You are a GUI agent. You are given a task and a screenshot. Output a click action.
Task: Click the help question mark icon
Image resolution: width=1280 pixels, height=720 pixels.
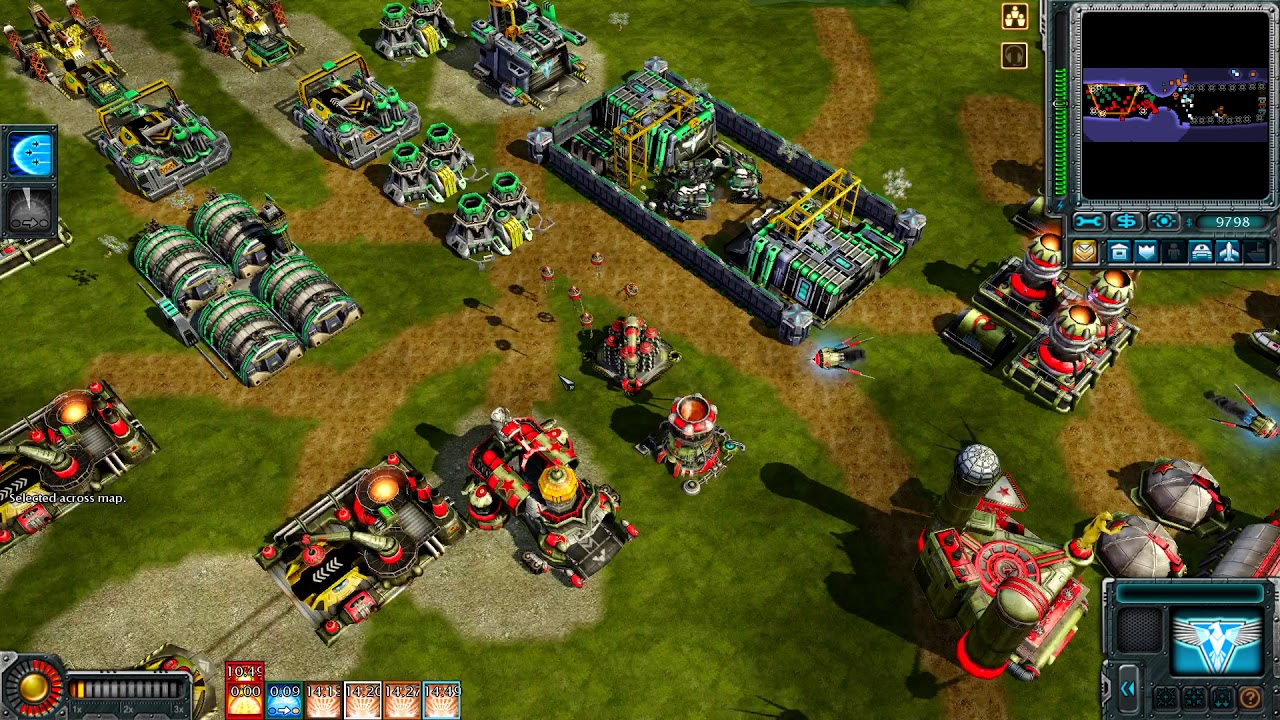pos(1251,697)
